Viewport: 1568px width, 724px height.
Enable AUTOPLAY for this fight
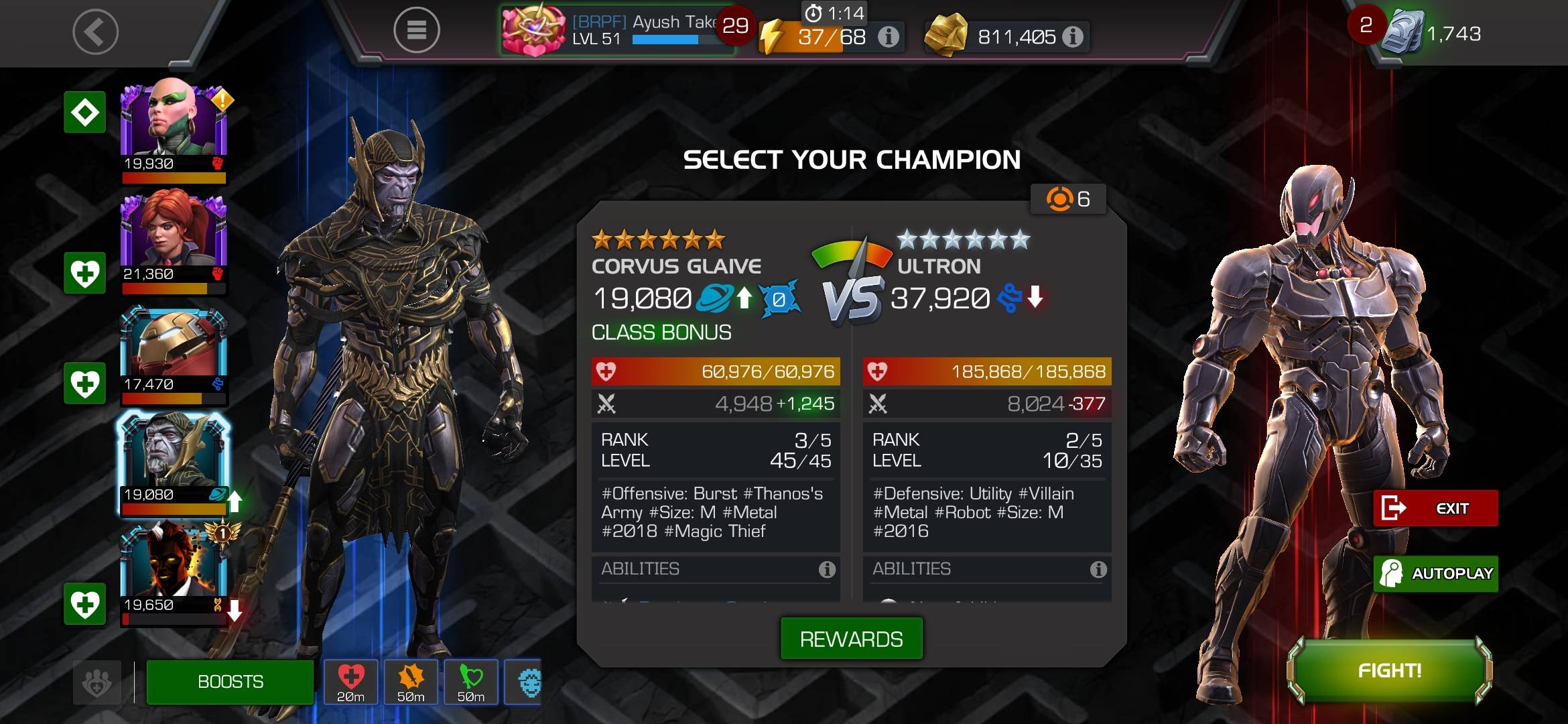(x=1435, y=574)
